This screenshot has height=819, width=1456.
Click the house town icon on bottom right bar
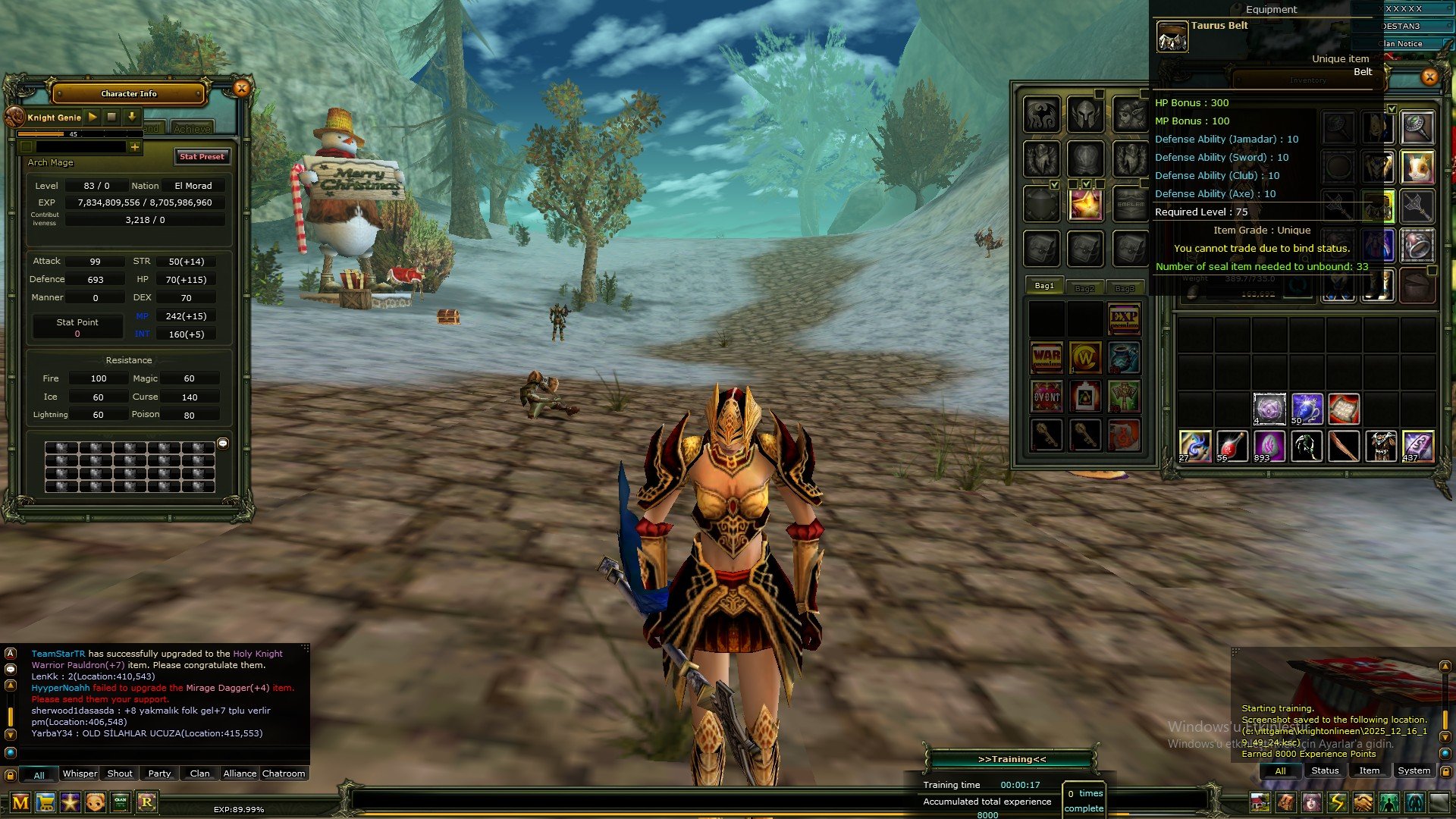point(1260,802)
